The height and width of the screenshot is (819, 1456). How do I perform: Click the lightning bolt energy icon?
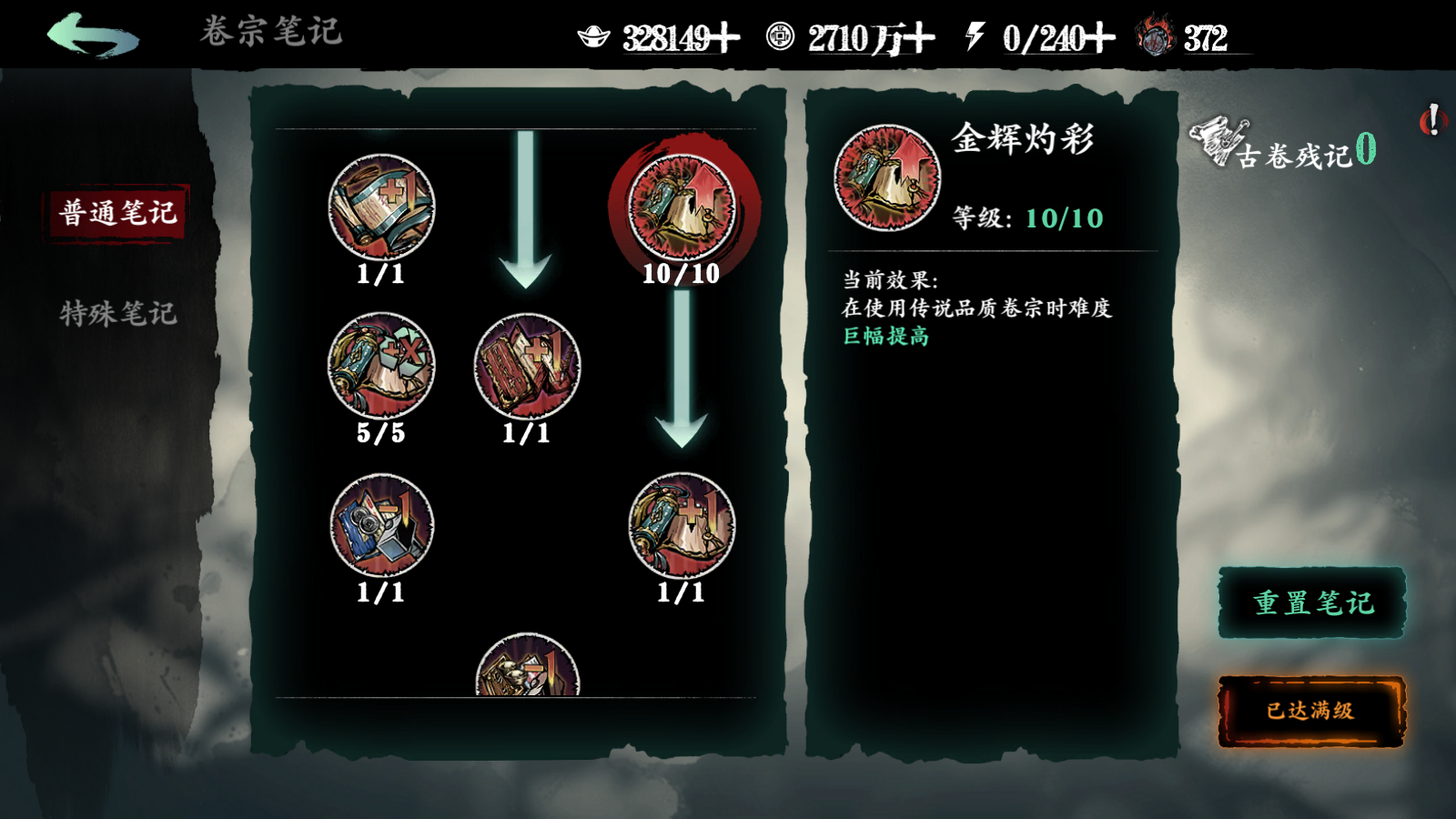click(x=976, y=36)
